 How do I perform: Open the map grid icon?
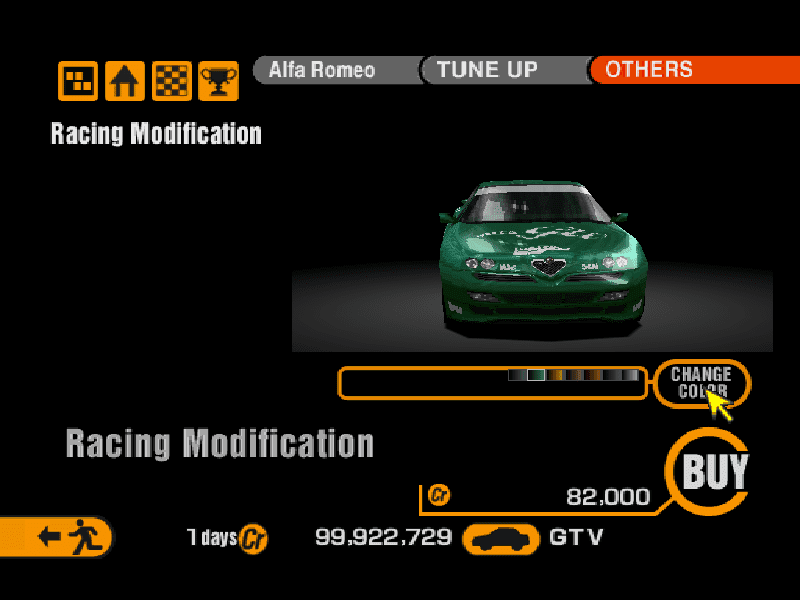point(77,80)
